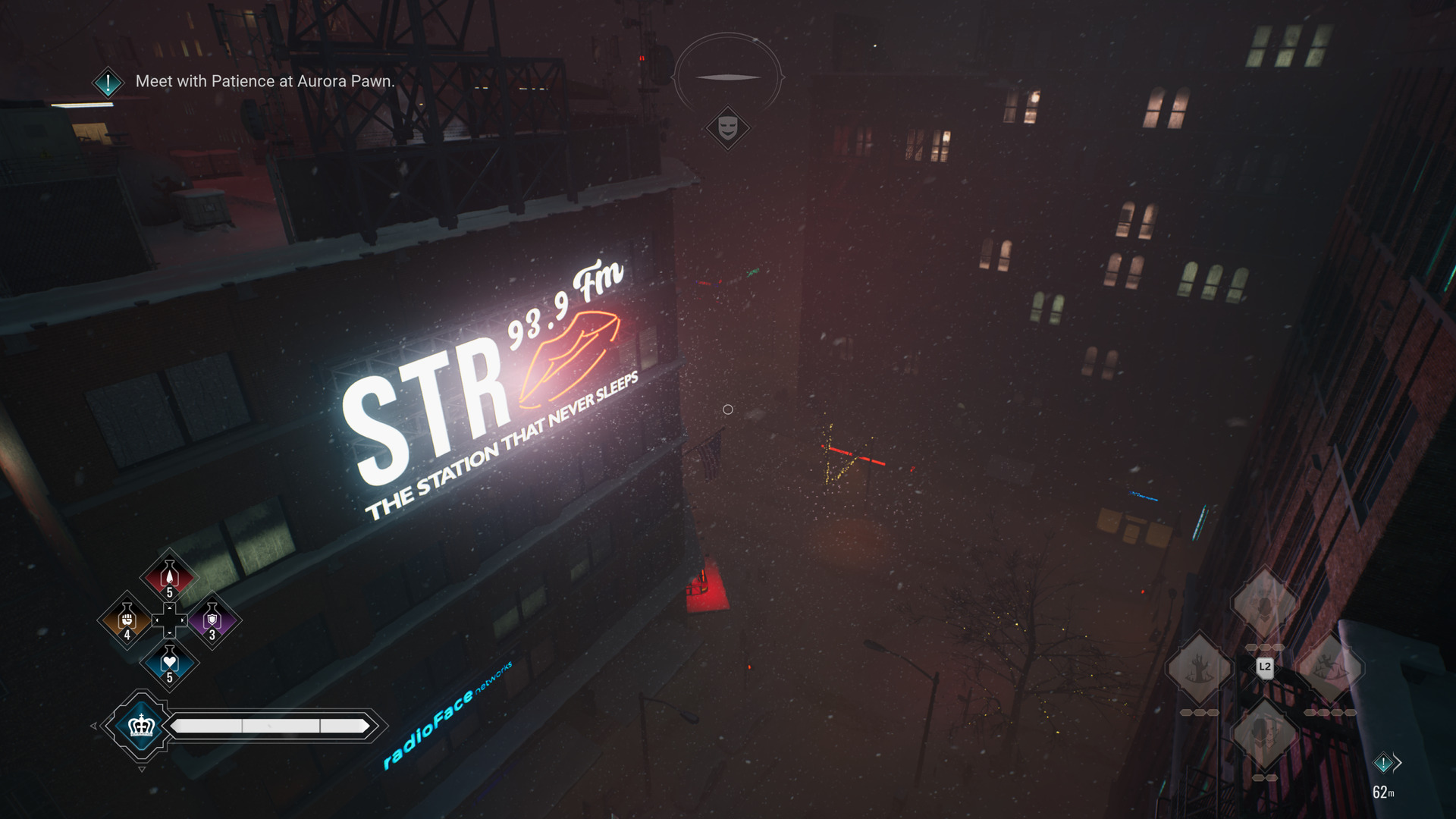1456x819 pixels.
Task: Select the blue heart elixir
Action: (169, 664)
